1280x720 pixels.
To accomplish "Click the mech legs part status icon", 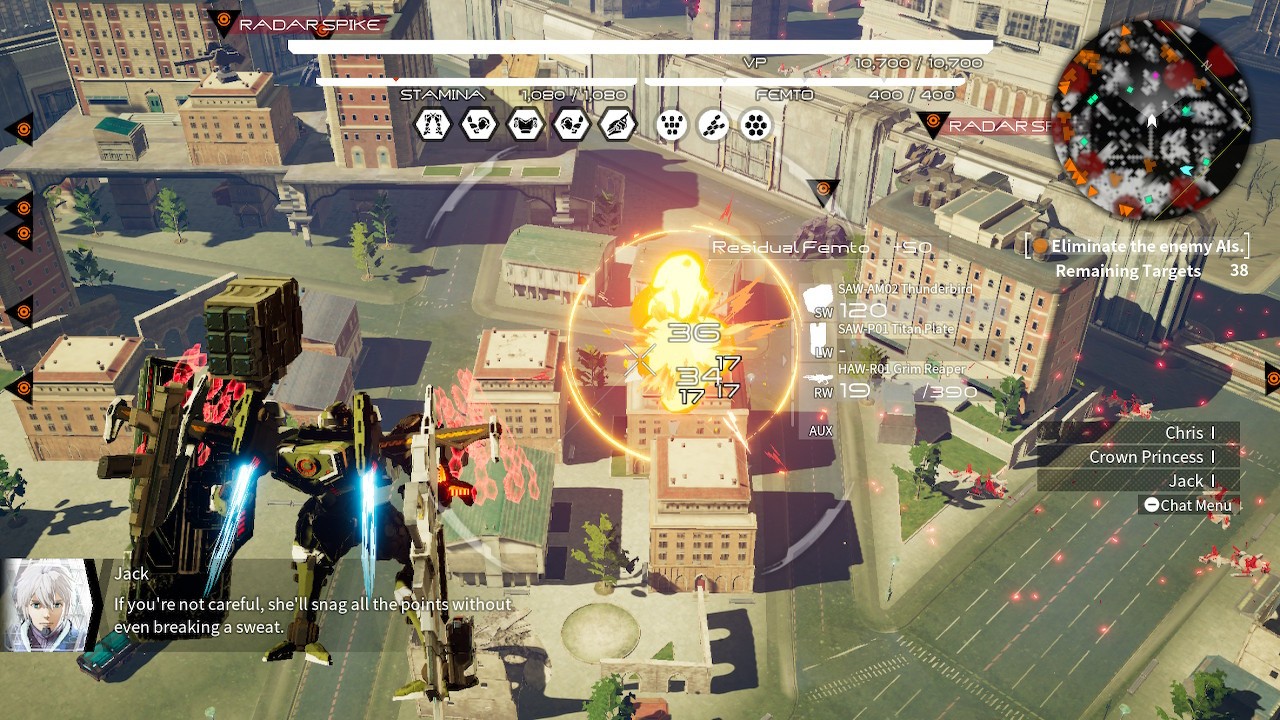I will (433, 125).
